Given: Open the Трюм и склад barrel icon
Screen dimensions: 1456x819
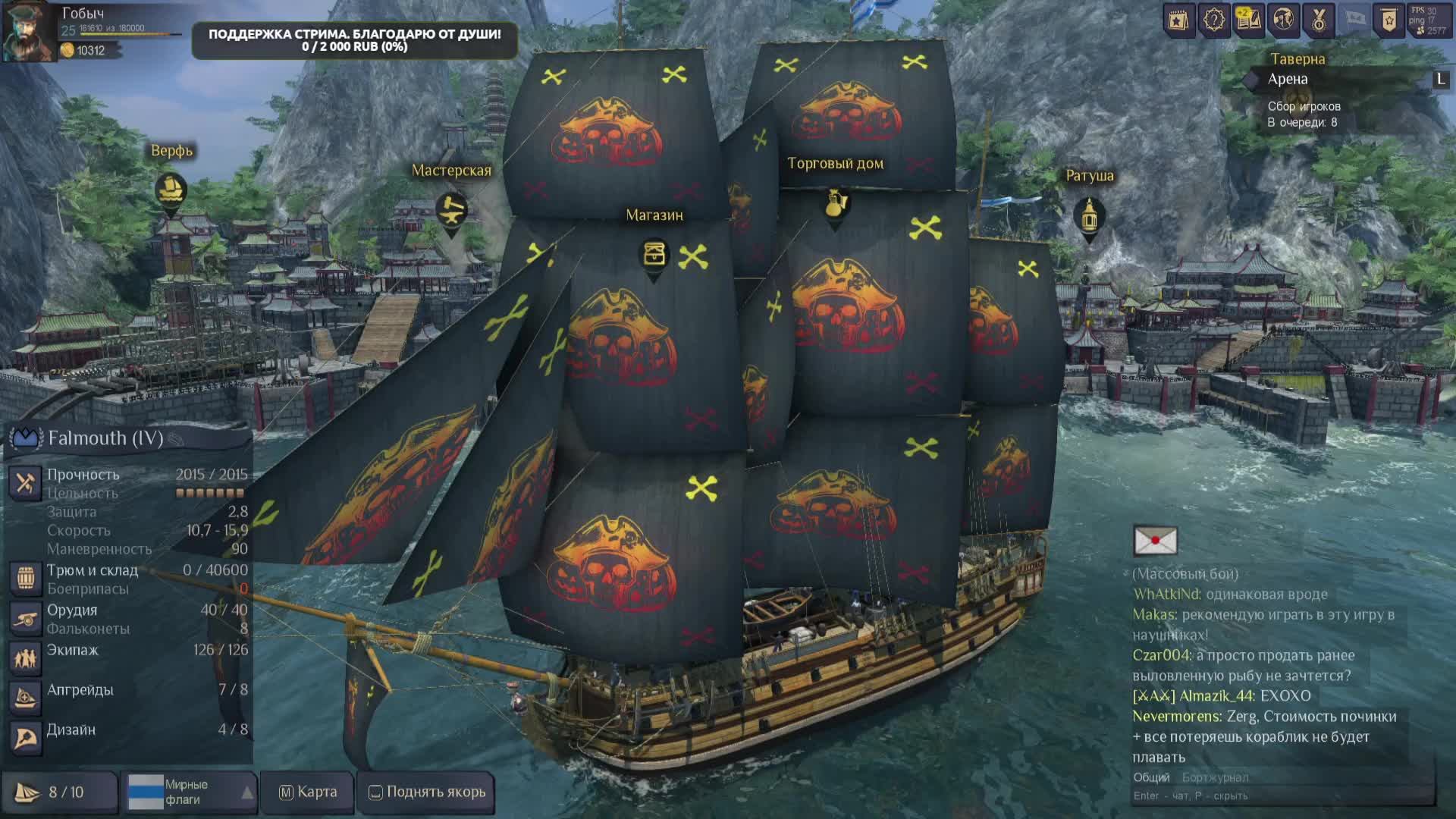Looking at the screenshot, I should (x=25, y=578).
